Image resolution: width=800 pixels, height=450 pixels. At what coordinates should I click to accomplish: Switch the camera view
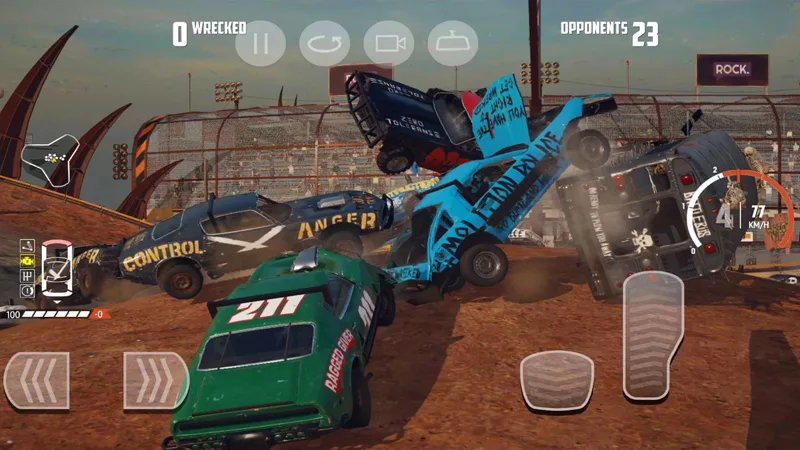point(389,44)
